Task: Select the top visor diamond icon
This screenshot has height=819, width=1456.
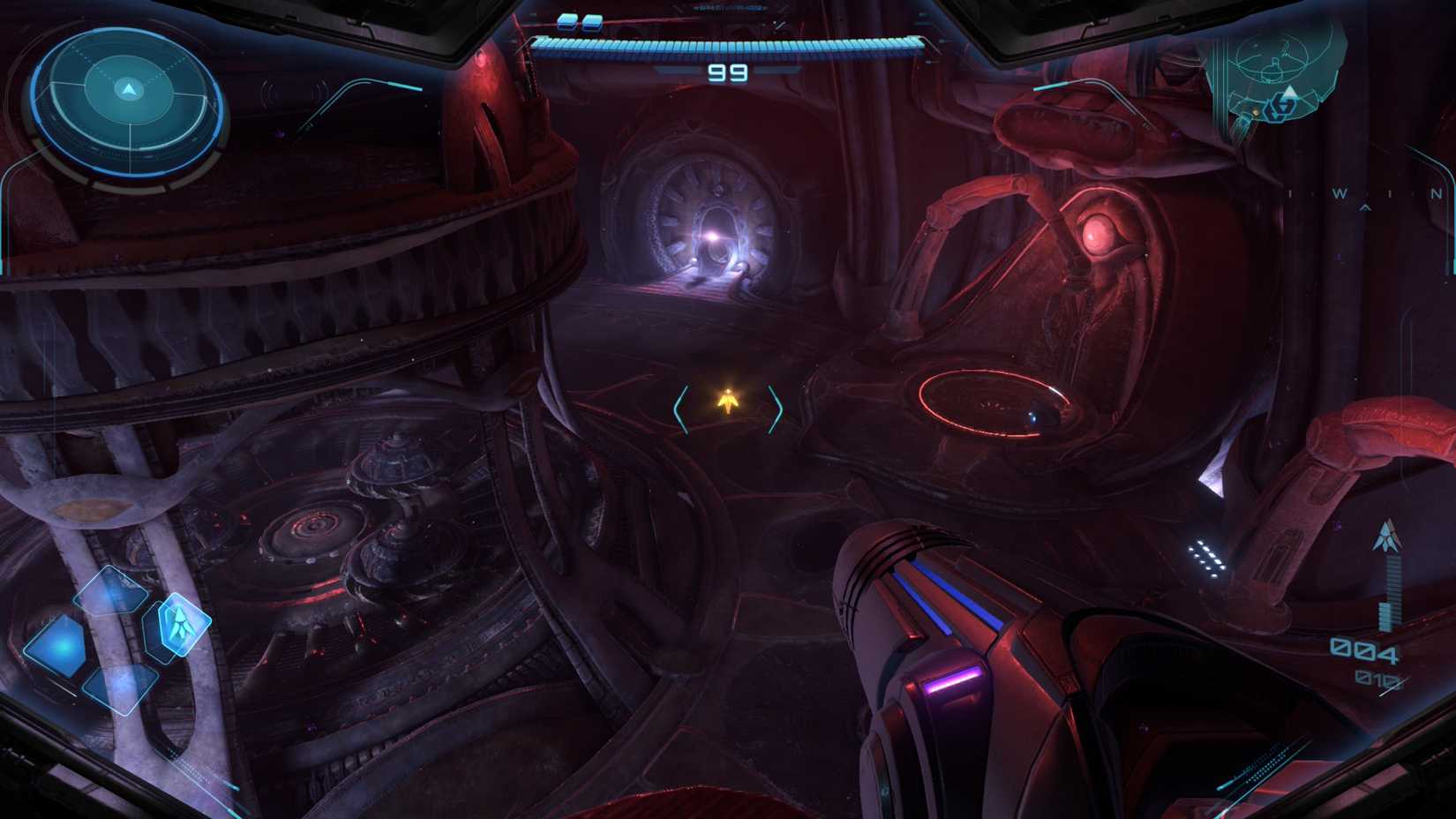Action: tap(112, 590)
